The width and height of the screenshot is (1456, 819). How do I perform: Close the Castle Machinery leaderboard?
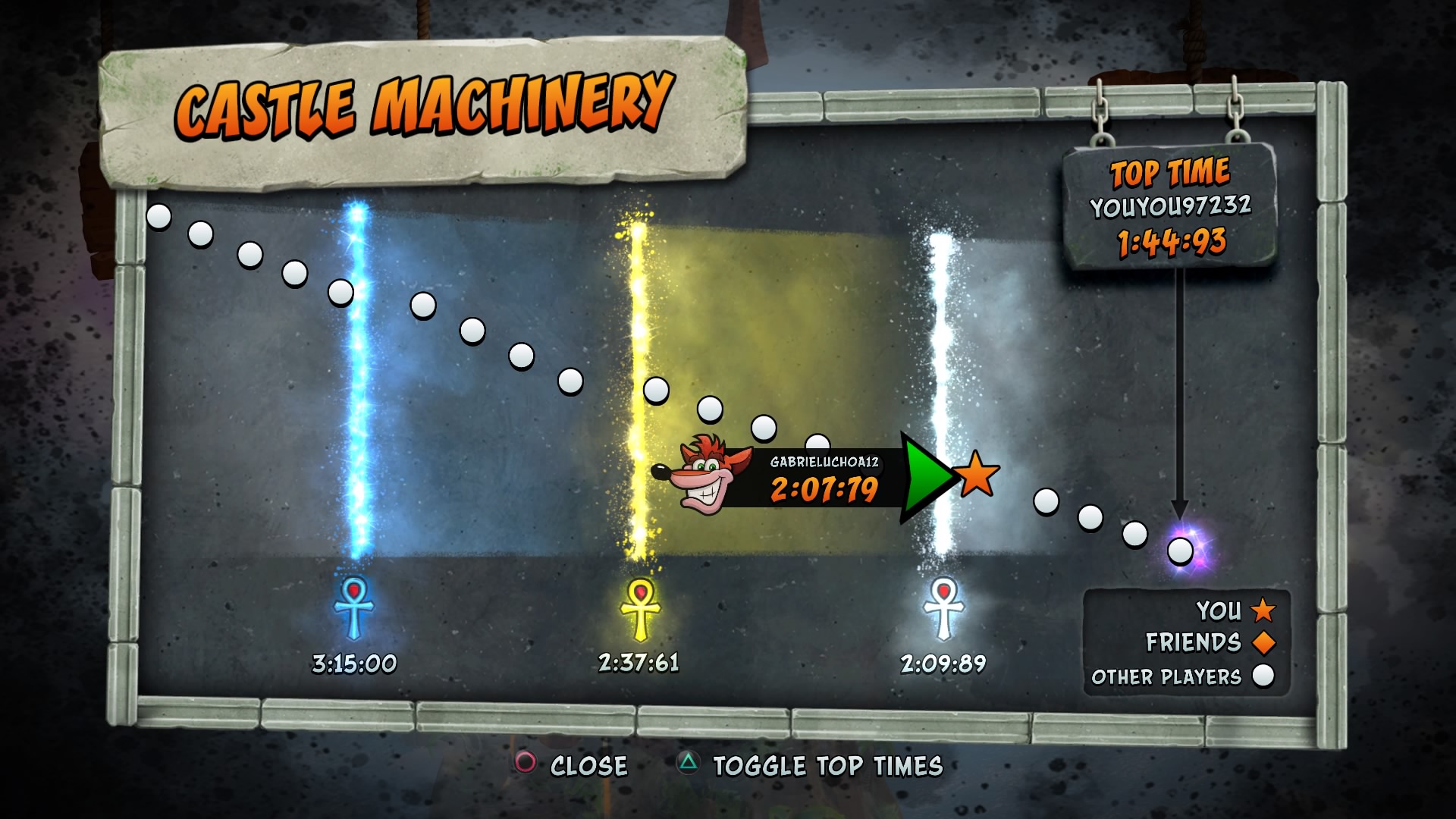pos(573,765)
